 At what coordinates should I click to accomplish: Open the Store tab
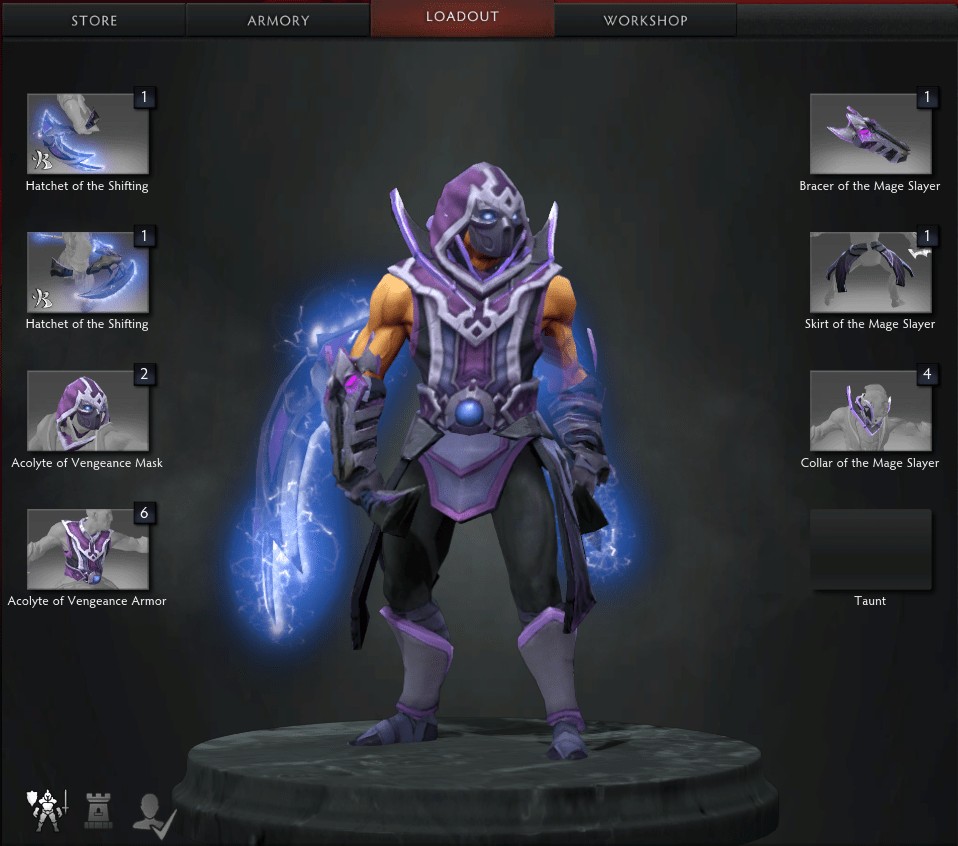coord(94,20)
